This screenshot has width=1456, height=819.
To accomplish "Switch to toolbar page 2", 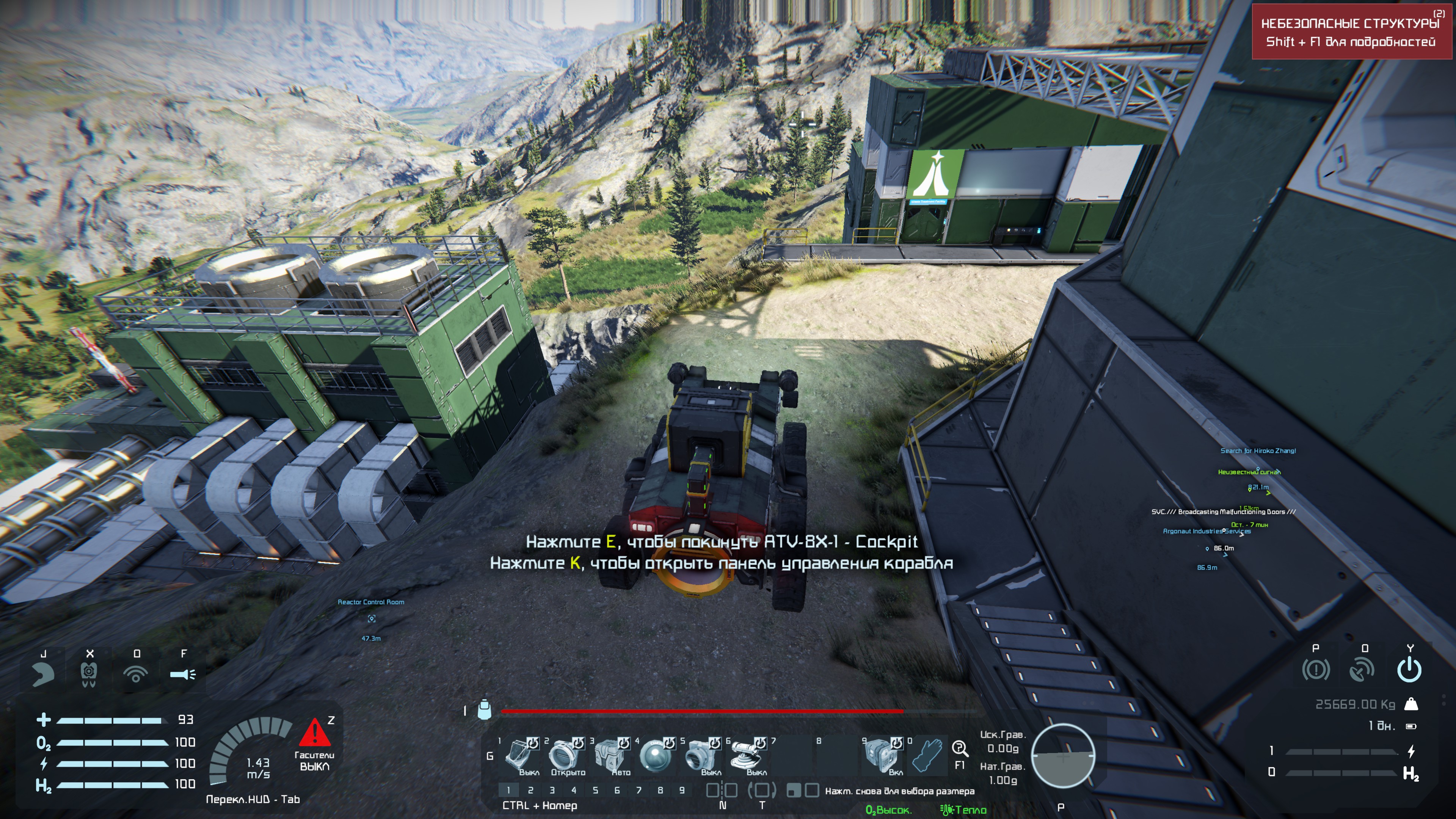I will coord(530,790).
